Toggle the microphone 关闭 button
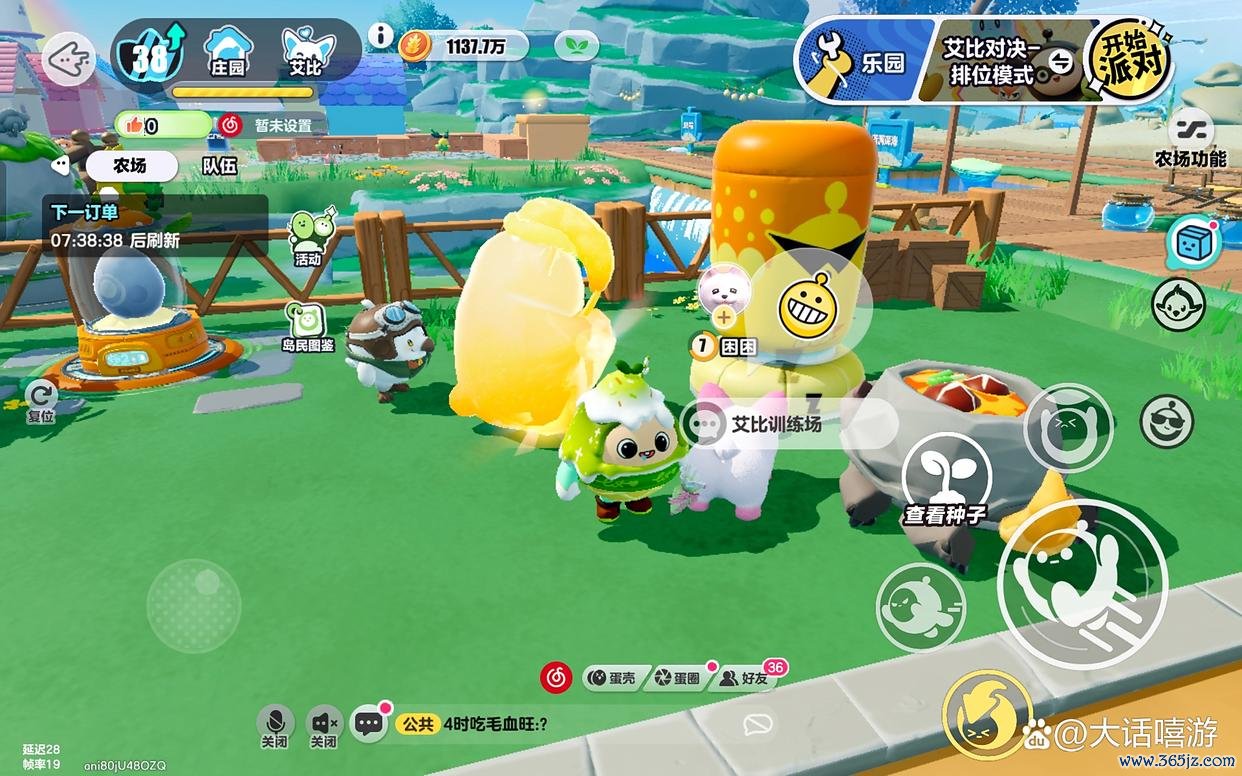Image resolution: width=1242 pixels, height=776 pixels. click(x=275, y=726)
